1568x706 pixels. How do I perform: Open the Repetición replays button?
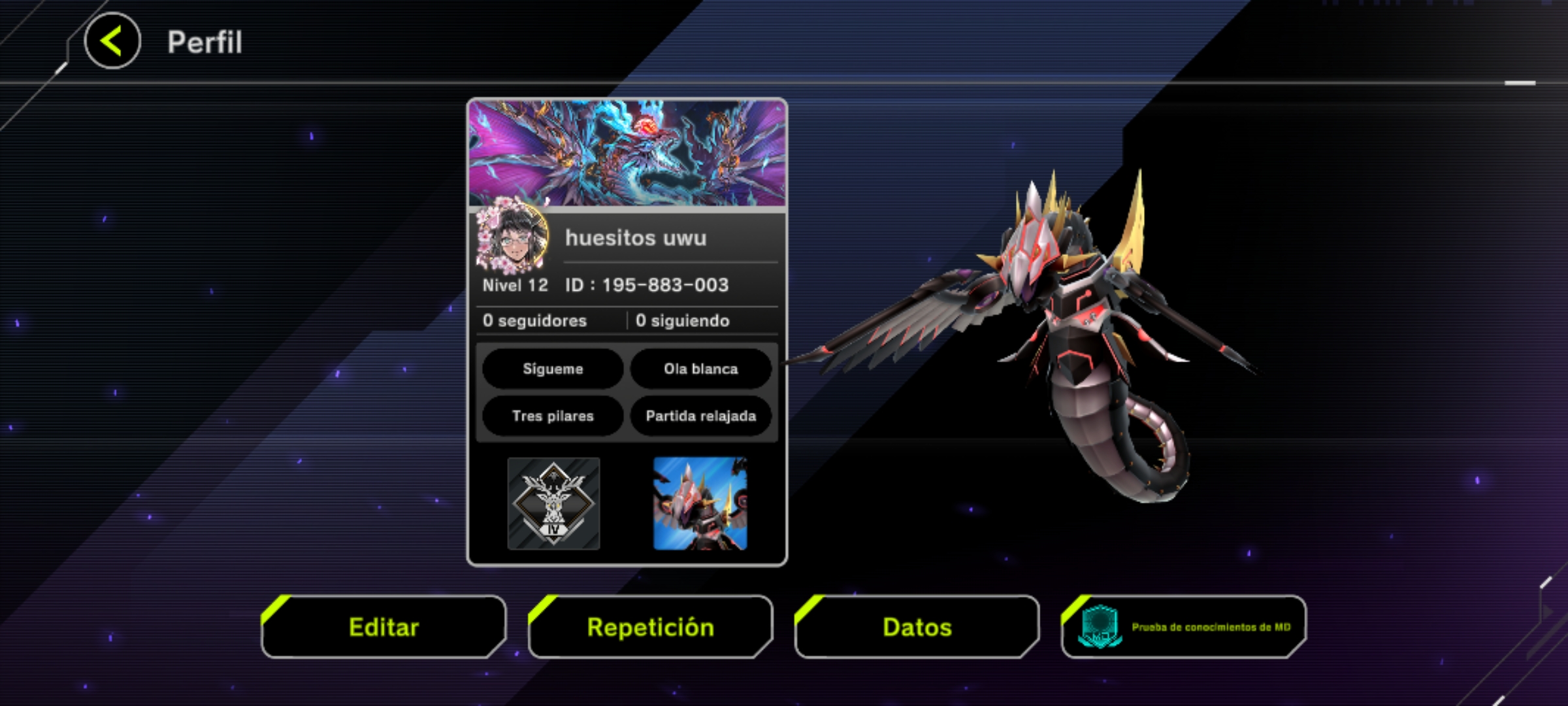(x=650, y=627)
